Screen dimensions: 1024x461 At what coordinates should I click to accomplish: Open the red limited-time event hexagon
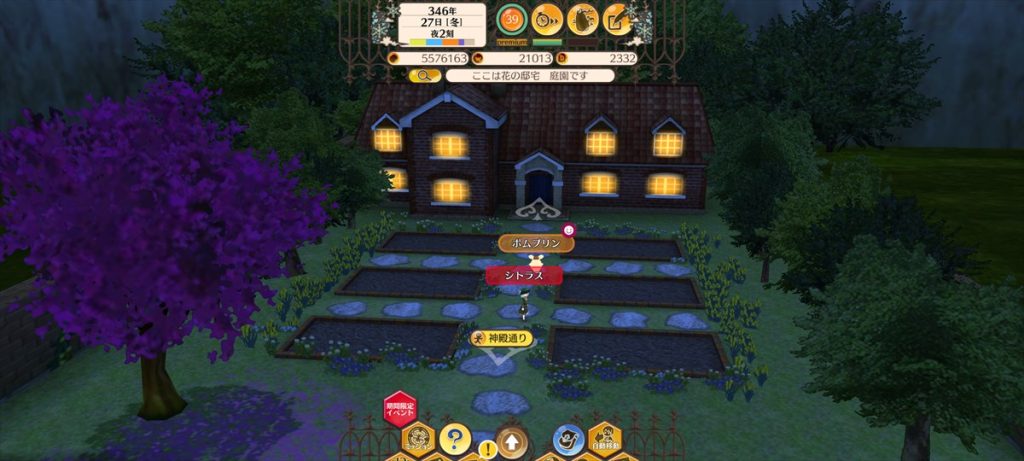tap(400, 409)
